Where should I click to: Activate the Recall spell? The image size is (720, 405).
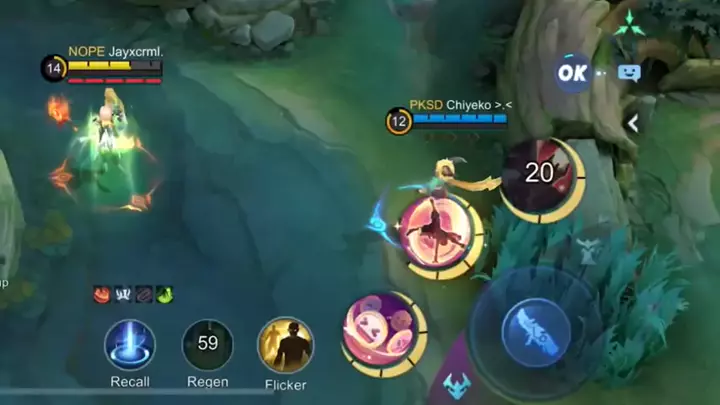coord(130,346)
